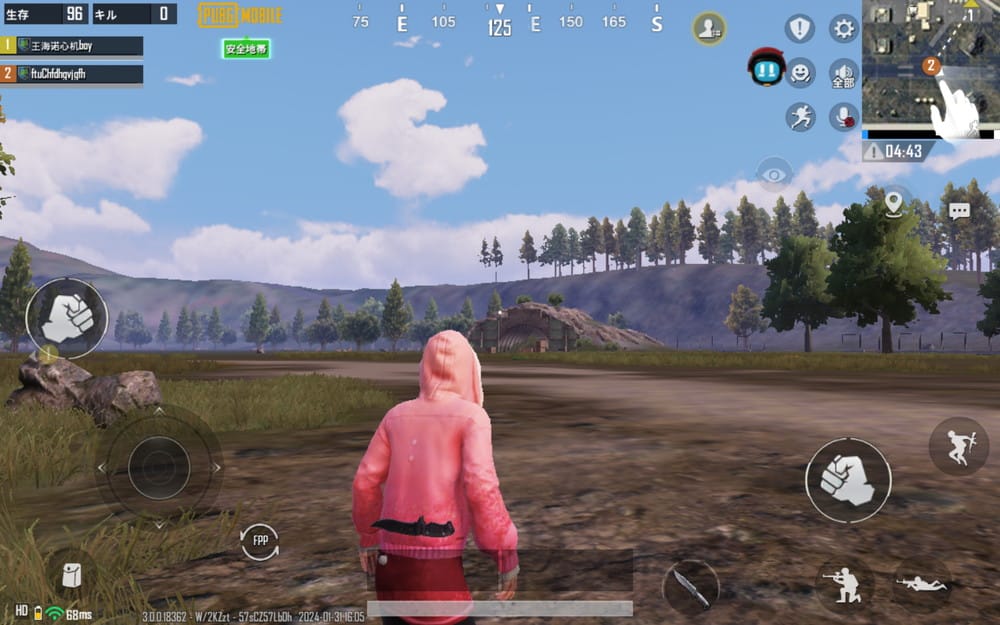Open the gear settings menu
Screen dimensions: 1000x625
[x=845, y=28]
